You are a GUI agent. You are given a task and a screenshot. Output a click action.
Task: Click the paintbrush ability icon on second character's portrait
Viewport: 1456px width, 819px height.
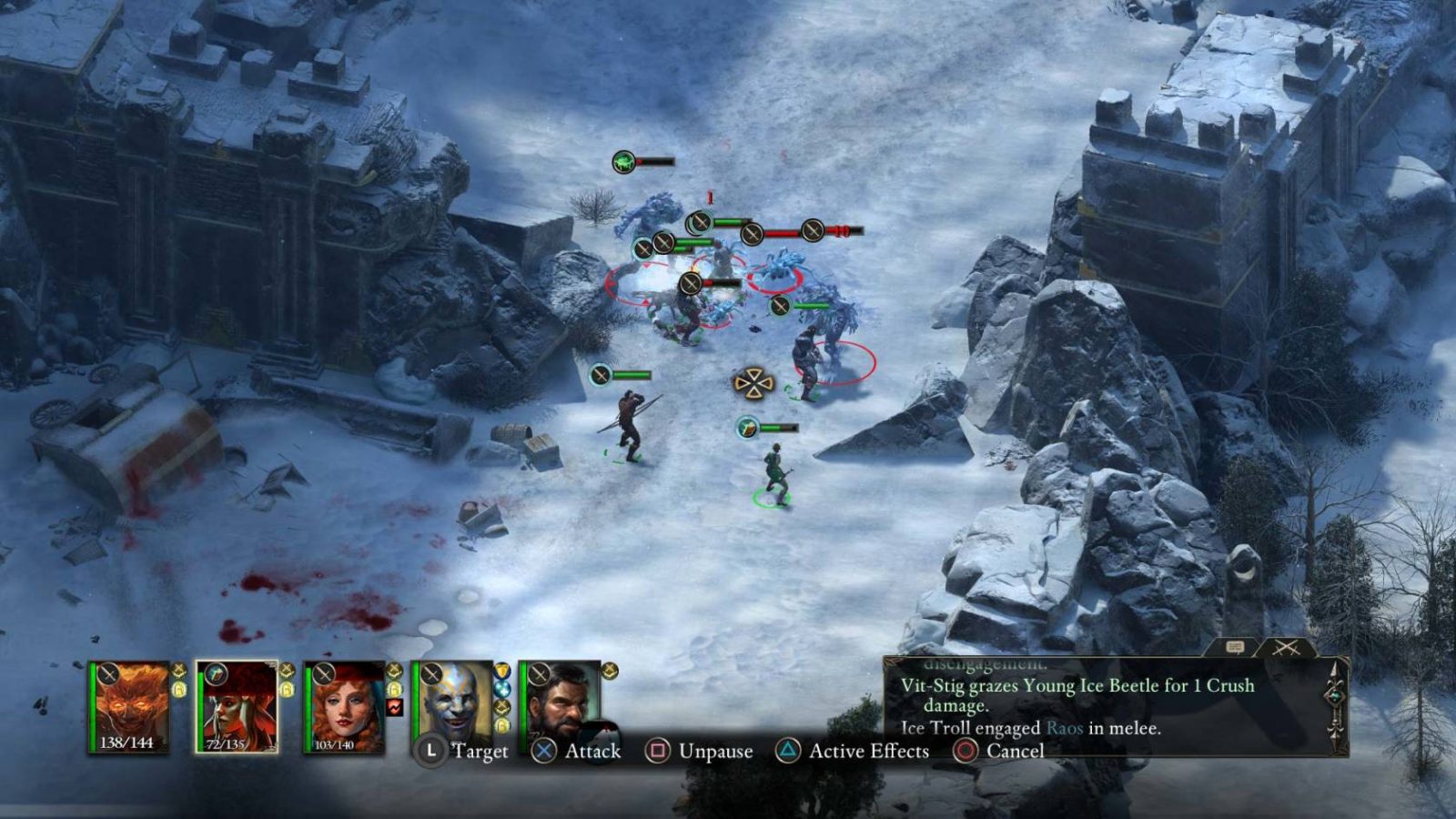coord(215,674)
